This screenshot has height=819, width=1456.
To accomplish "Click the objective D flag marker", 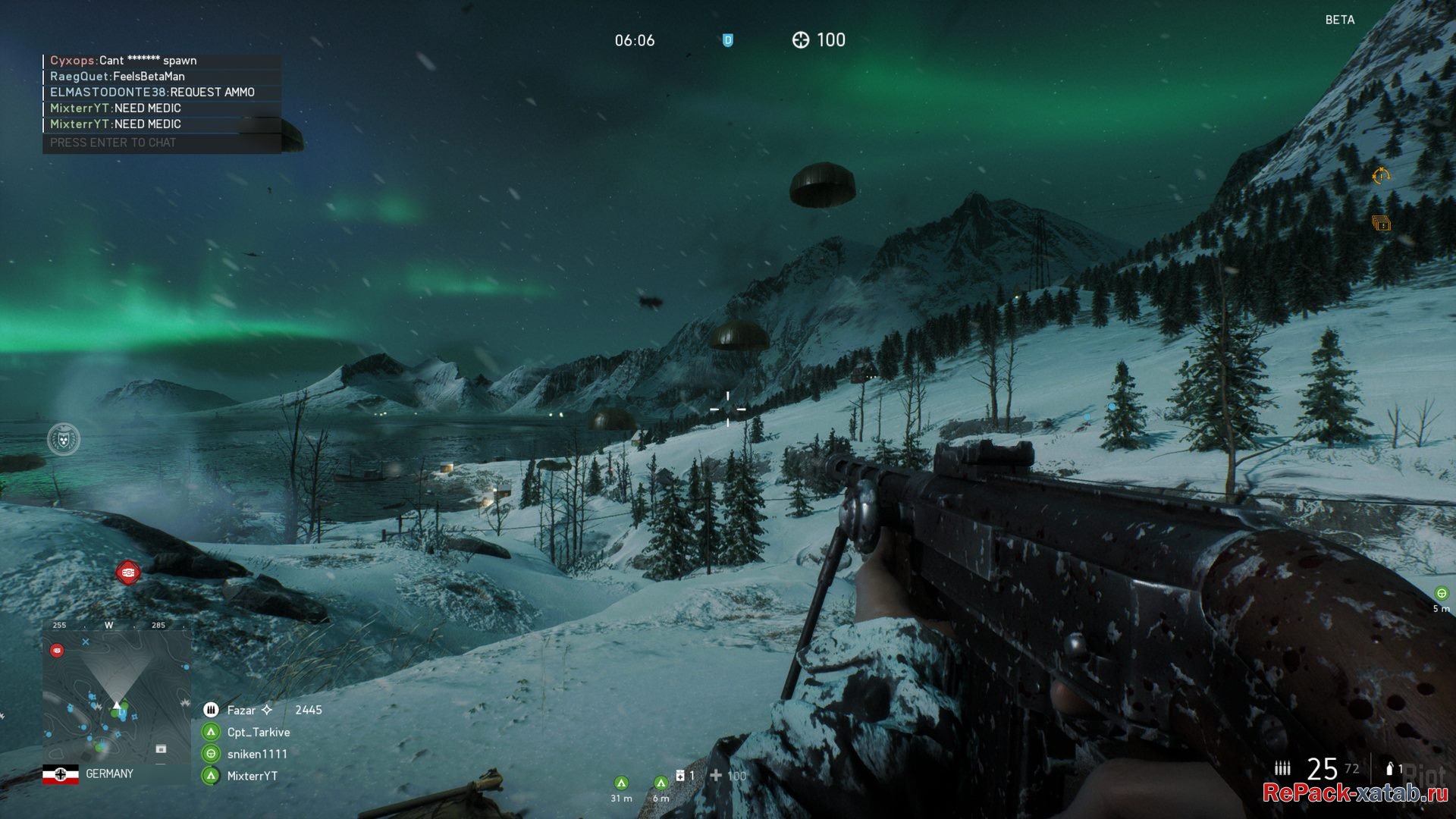I will [x=727, y=40].
